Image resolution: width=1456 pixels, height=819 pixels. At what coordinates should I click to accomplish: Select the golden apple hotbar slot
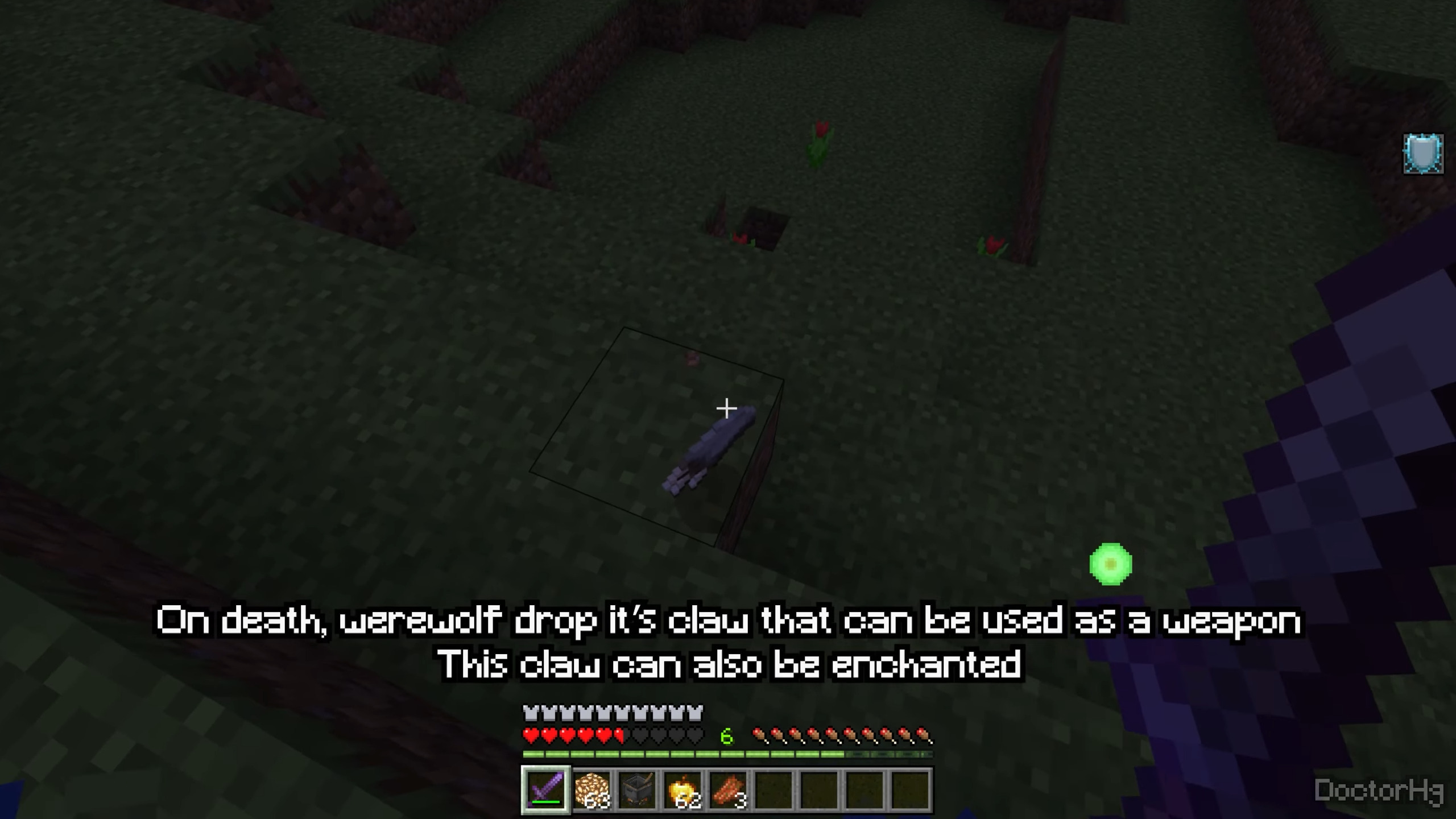coord(682,789)
